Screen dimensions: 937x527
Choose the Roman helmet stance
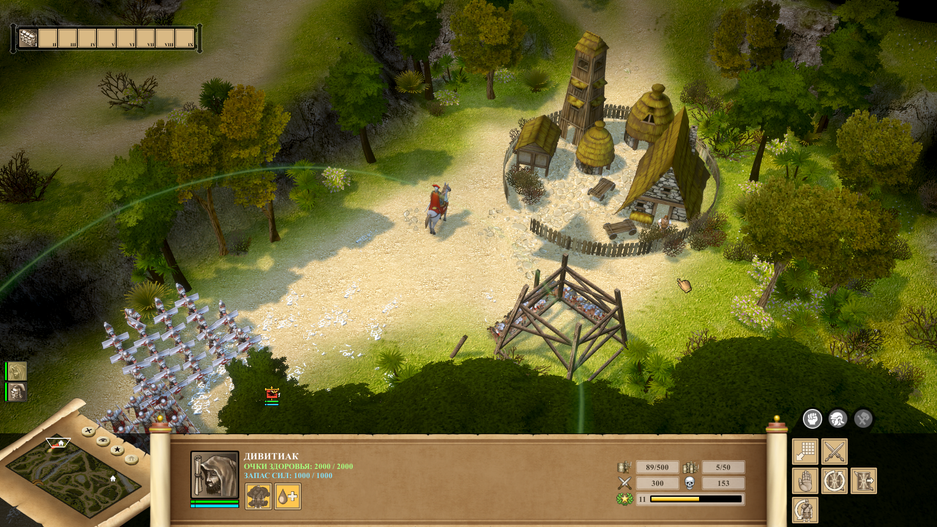coord(837,420)
